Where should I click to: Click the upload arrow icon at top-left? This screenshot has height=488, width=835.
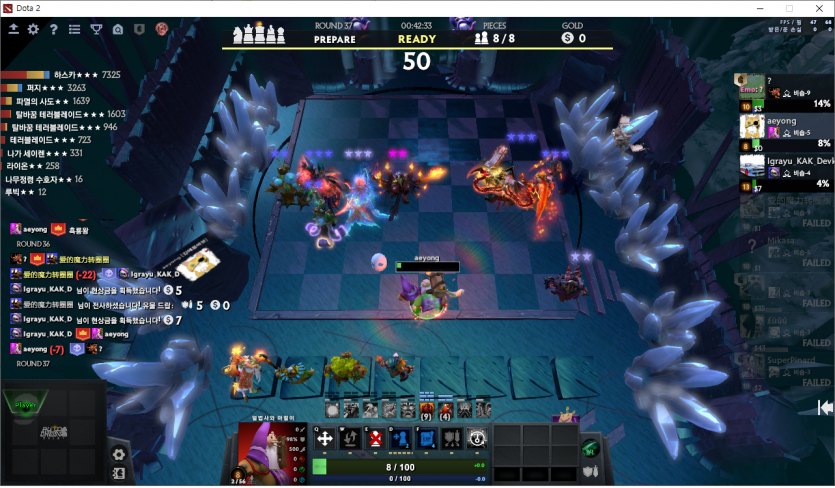(12, 29)
